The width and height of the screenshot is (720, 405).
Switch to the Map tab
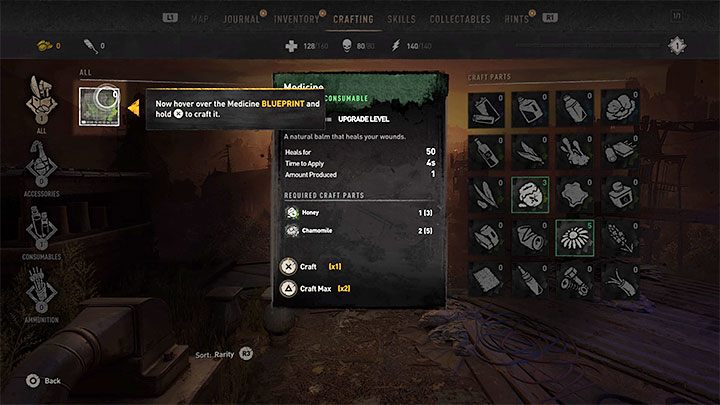[200, 18]
